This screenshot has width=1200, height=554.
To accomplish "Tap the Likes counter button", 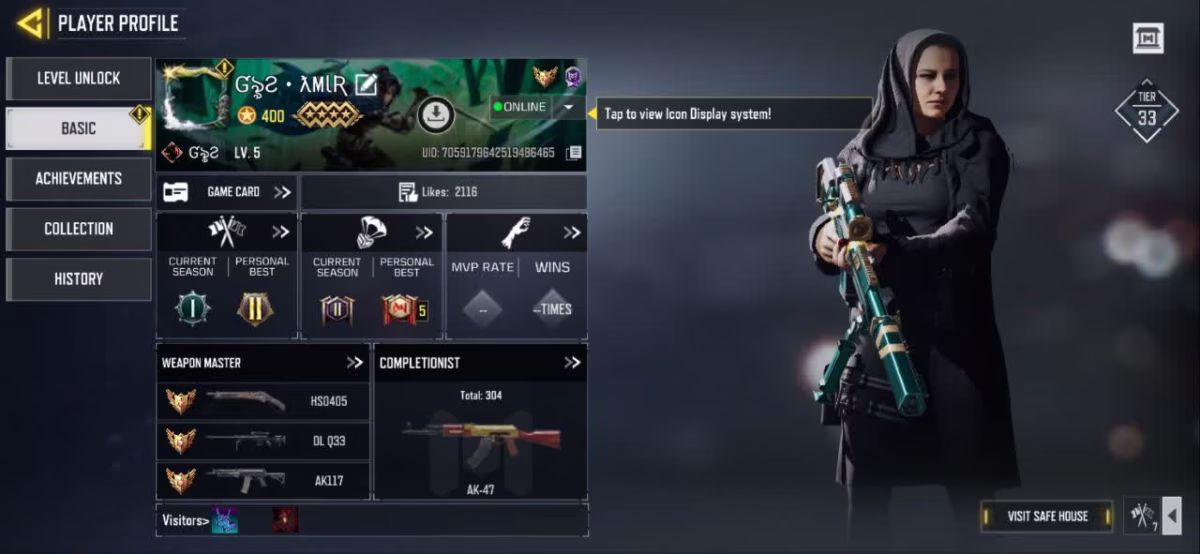I will [443, 192].
